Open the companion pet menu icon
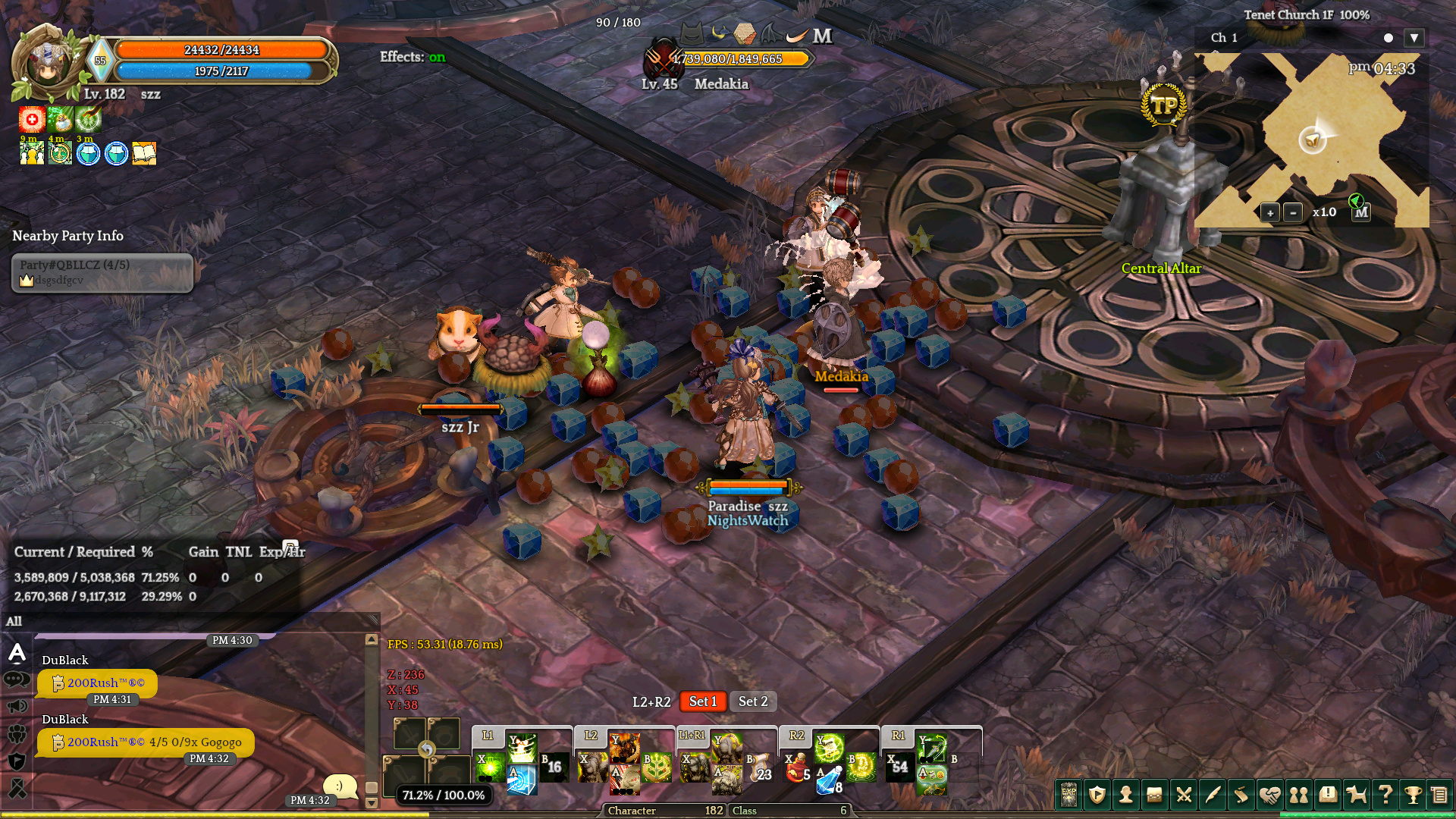 click(x=1356, y=795)
